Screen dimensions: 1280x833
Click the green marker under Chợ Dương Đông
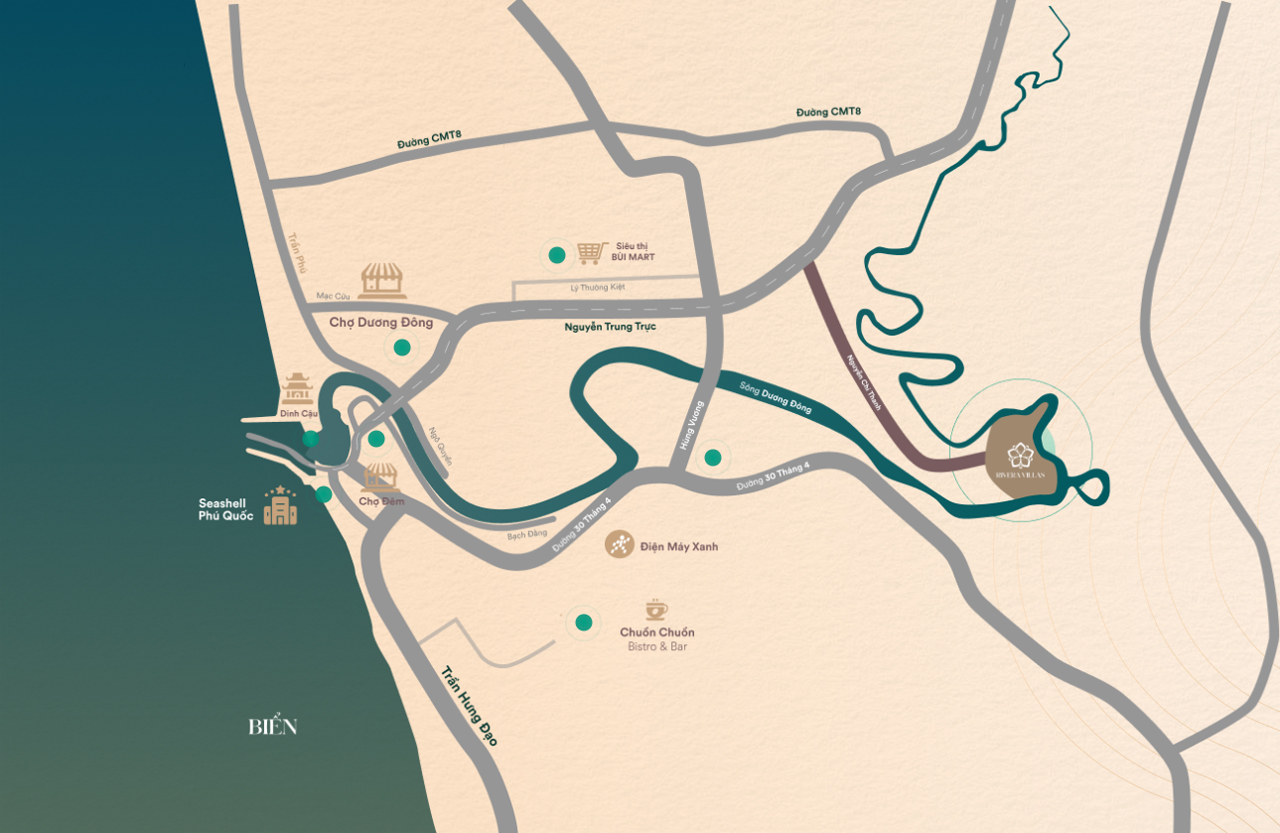[401, 348]
